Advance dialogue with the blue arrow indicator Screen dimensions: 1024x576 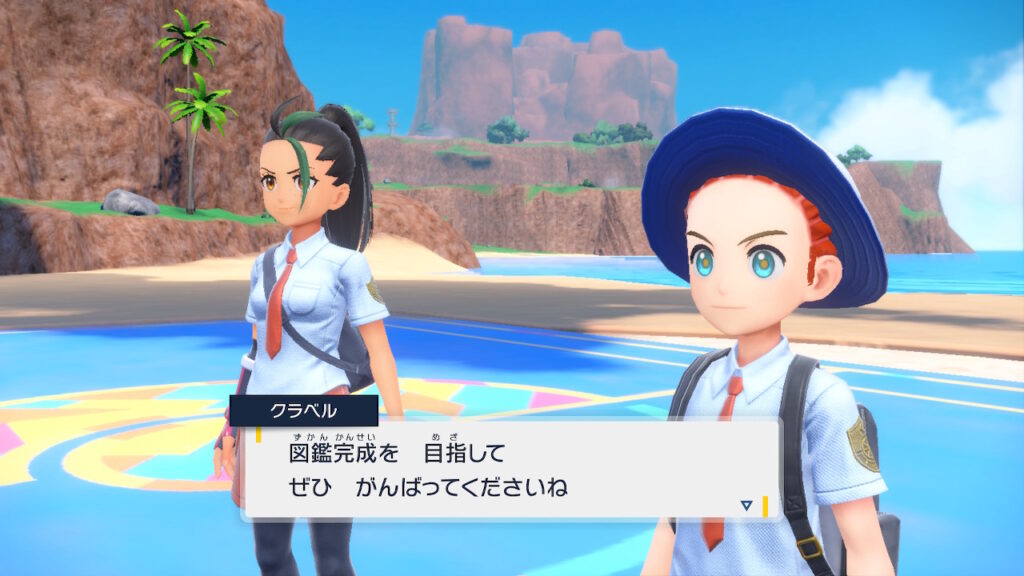coord(746,506)
